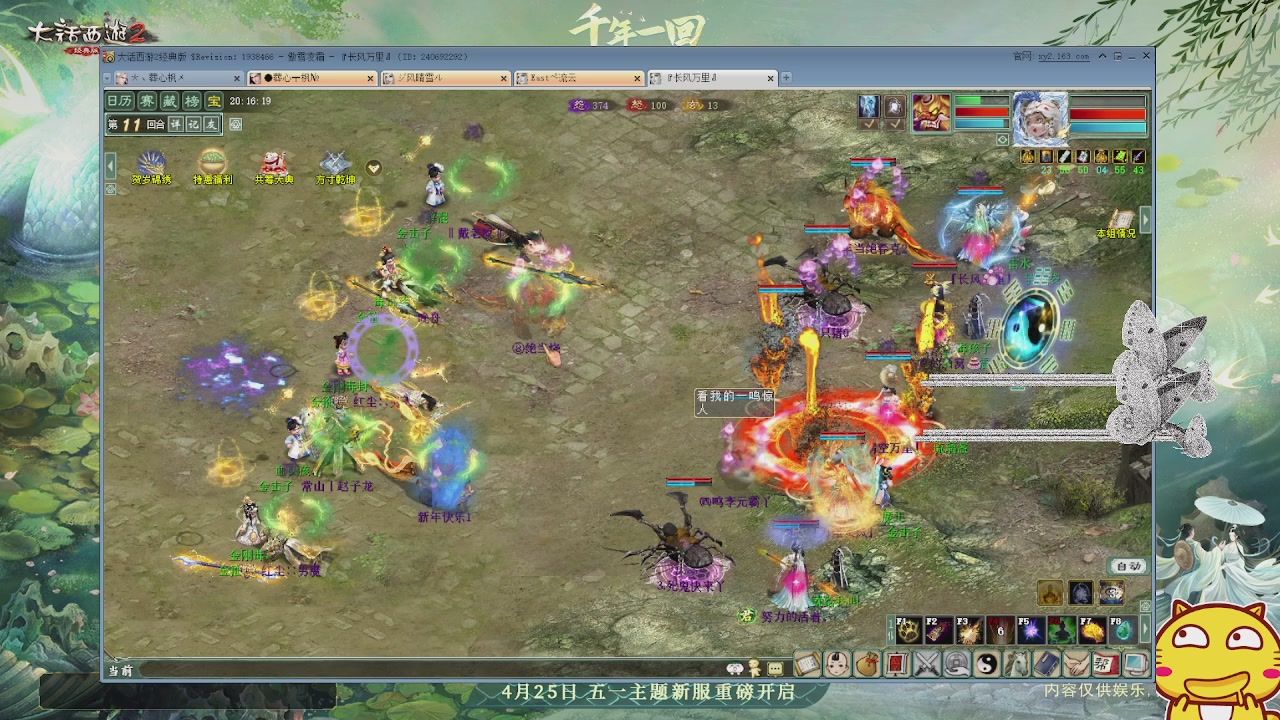Open the 方寸乾坤 activity icon
This screenshot has height=720, width=1280.
pos(334,163)
